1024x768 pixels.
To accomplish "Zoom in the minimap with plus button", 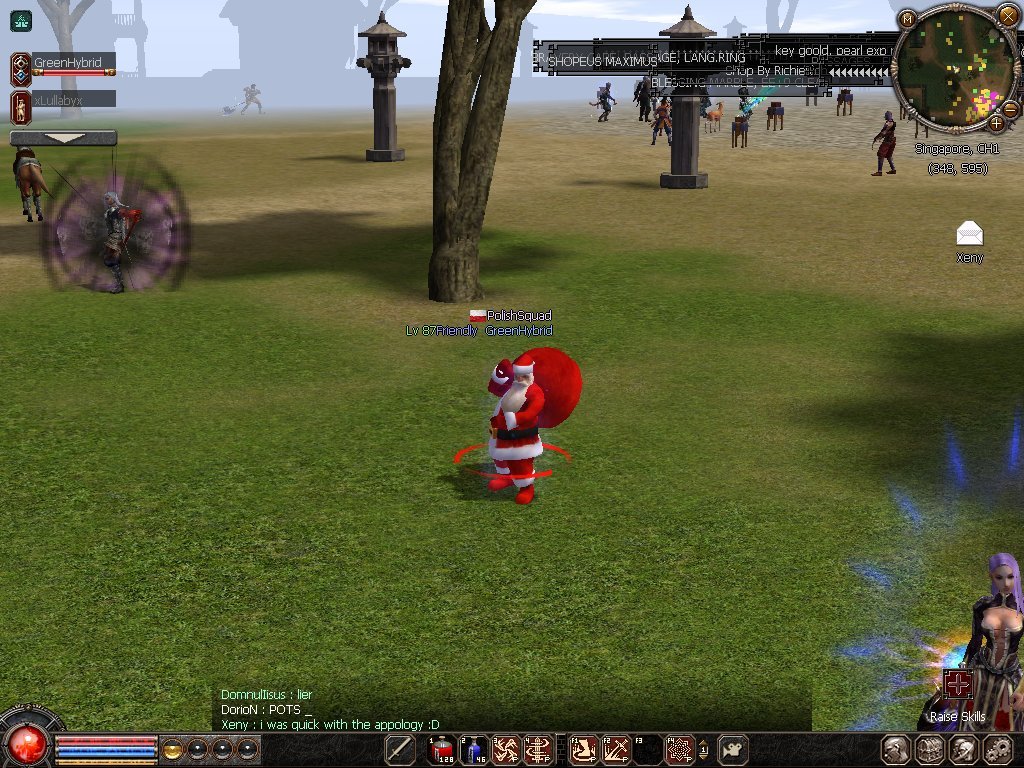I will pyautogui.click(x=996, y=123).
